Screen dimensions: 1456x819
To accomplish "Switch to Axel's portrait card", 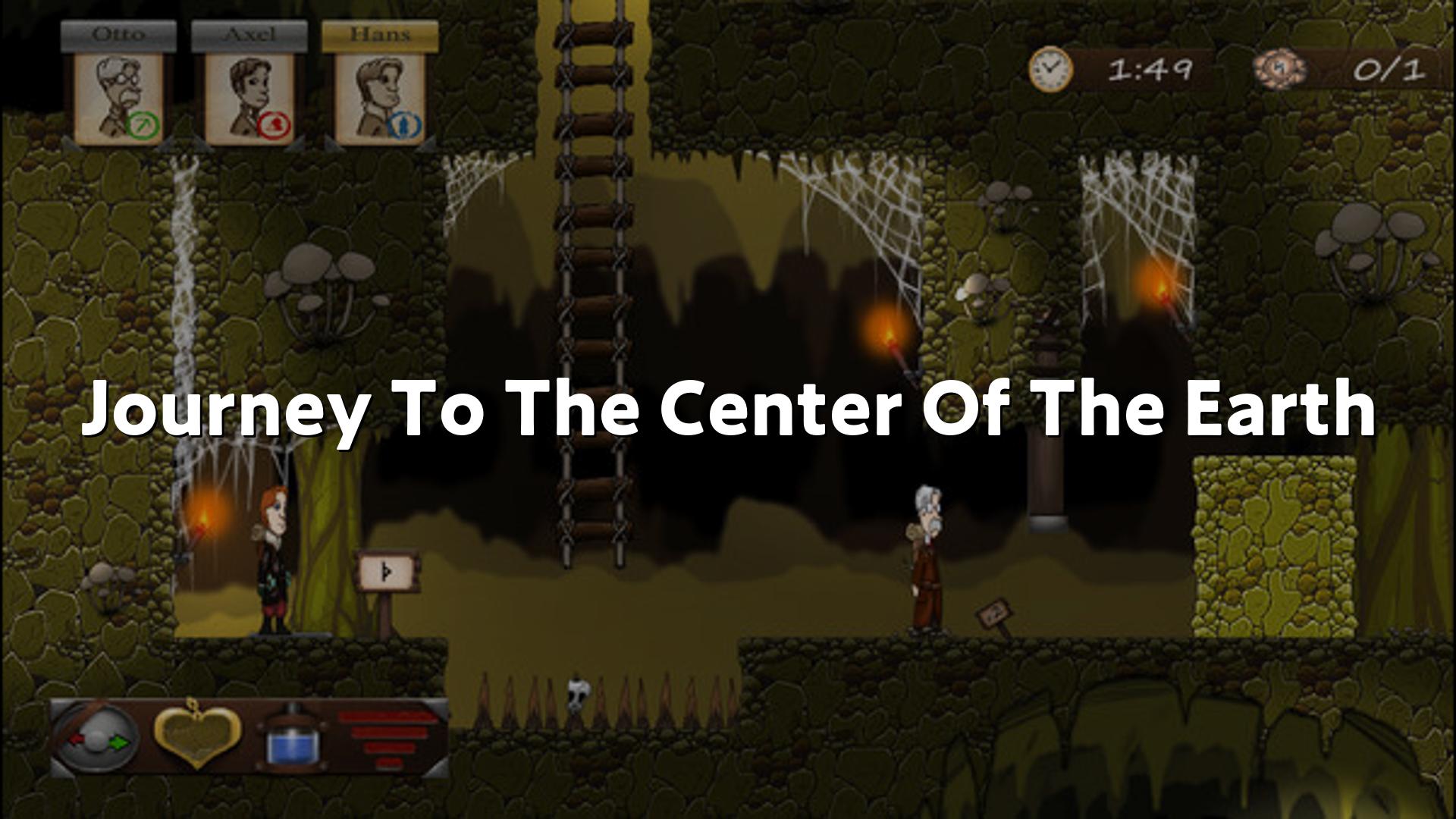I will [249, 97].
